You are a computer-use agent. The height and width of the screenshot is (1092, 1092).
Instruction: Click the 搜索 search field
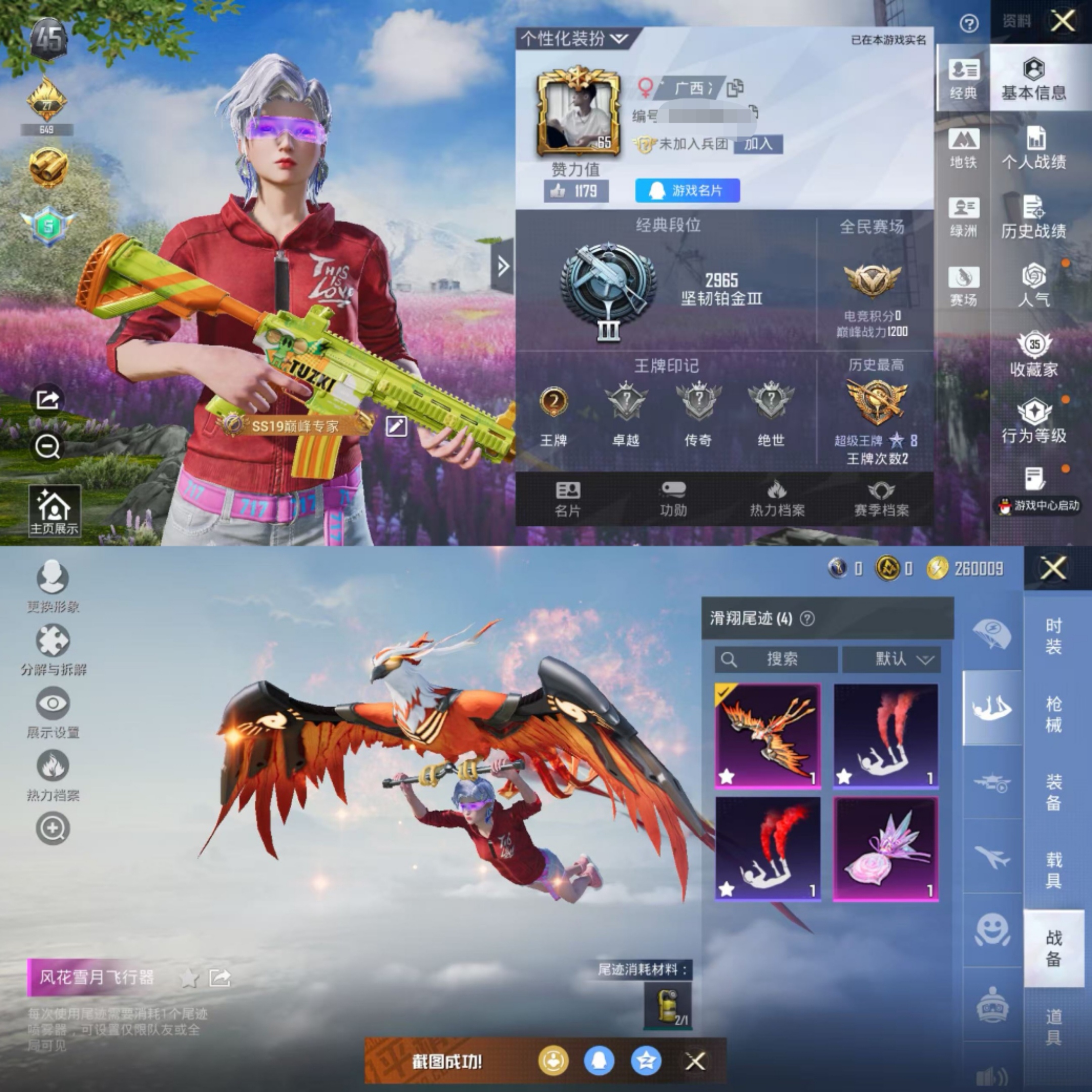coord(776,659)
